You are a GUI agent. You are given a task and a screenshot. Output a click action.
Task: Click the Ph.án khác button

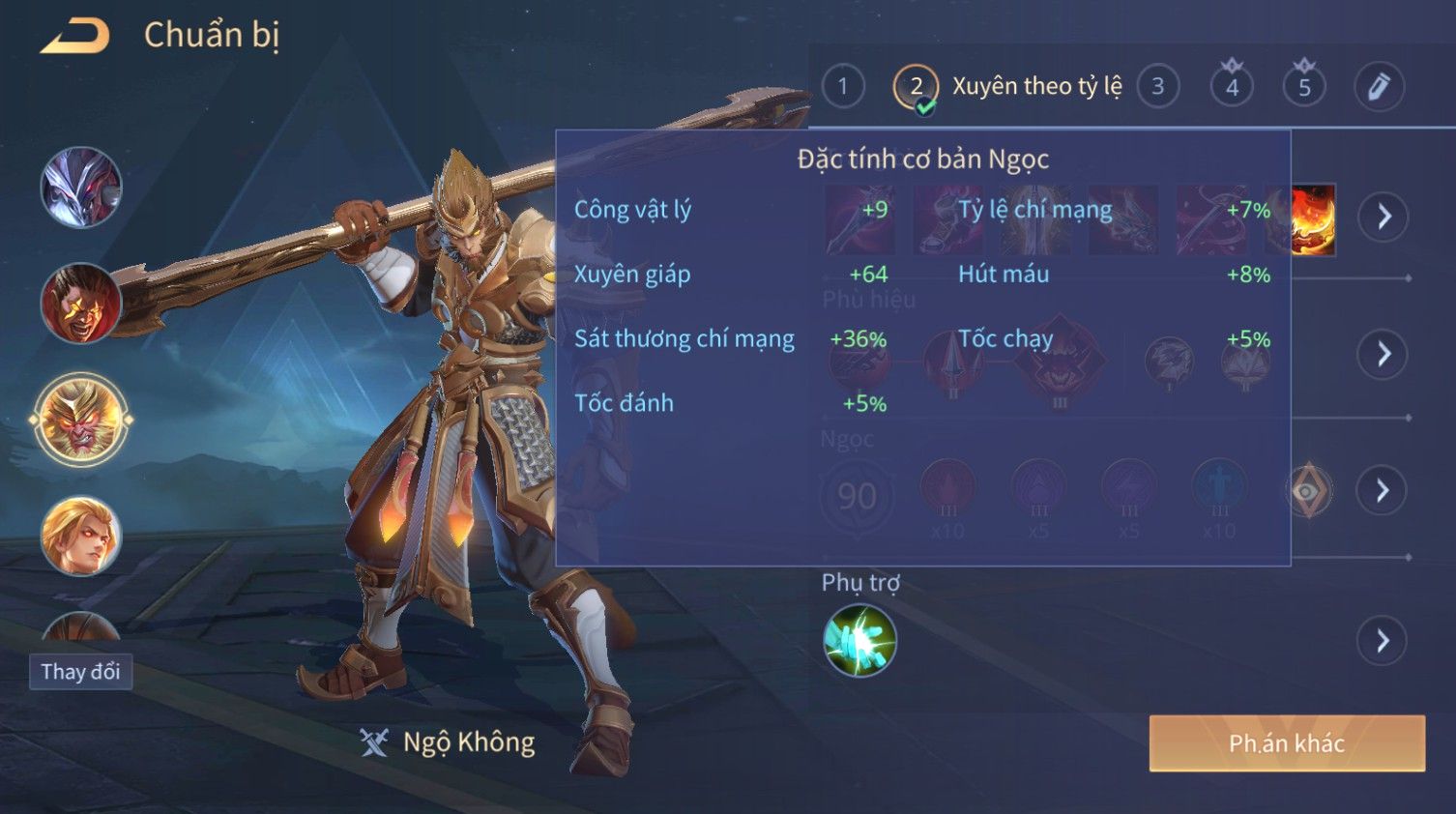pos(1286,743)
